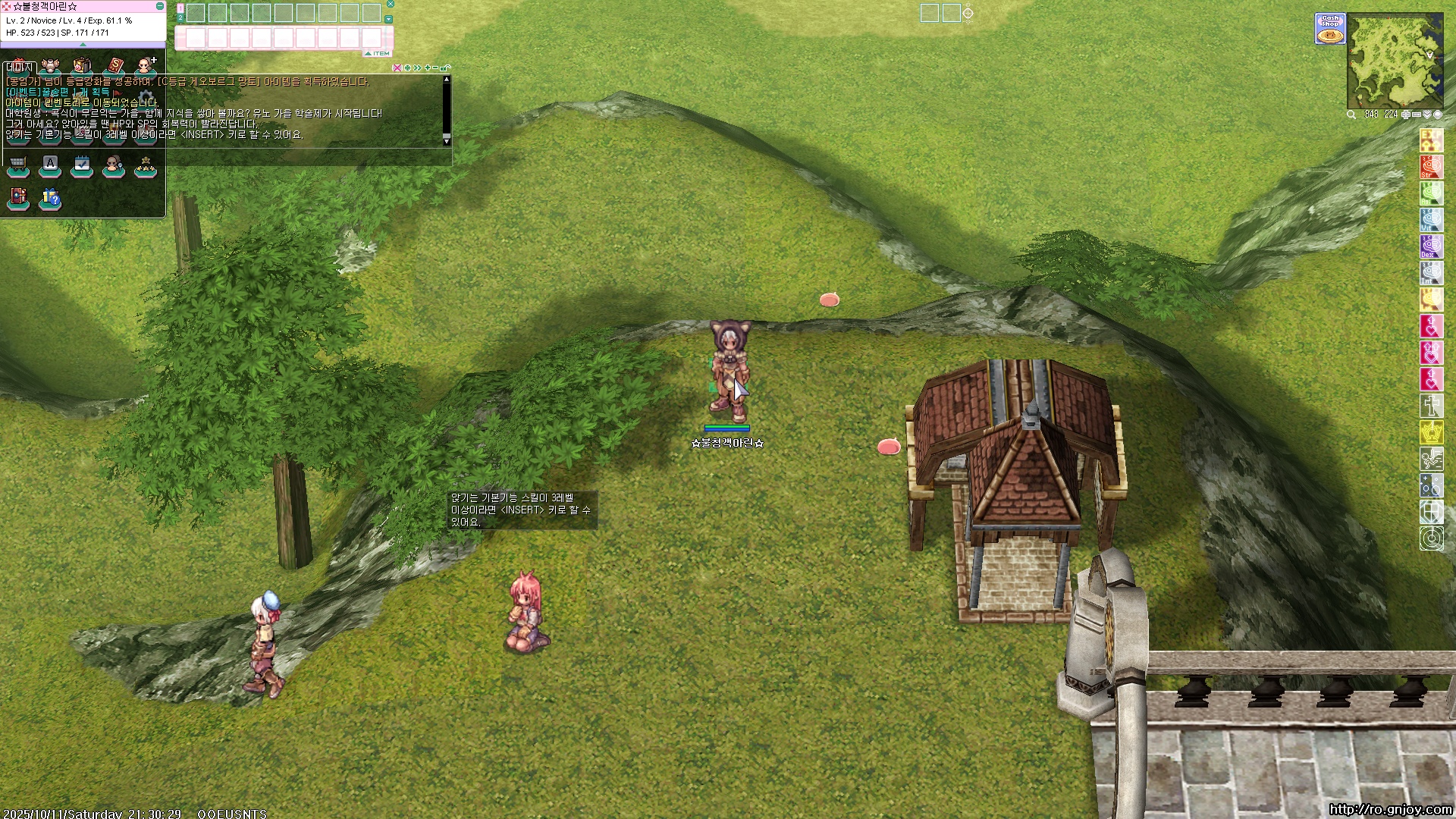The height and width of the screenshot is (819, 1456).
Task: Open the calendar checkmark menu icon
Action: point(82,165)
